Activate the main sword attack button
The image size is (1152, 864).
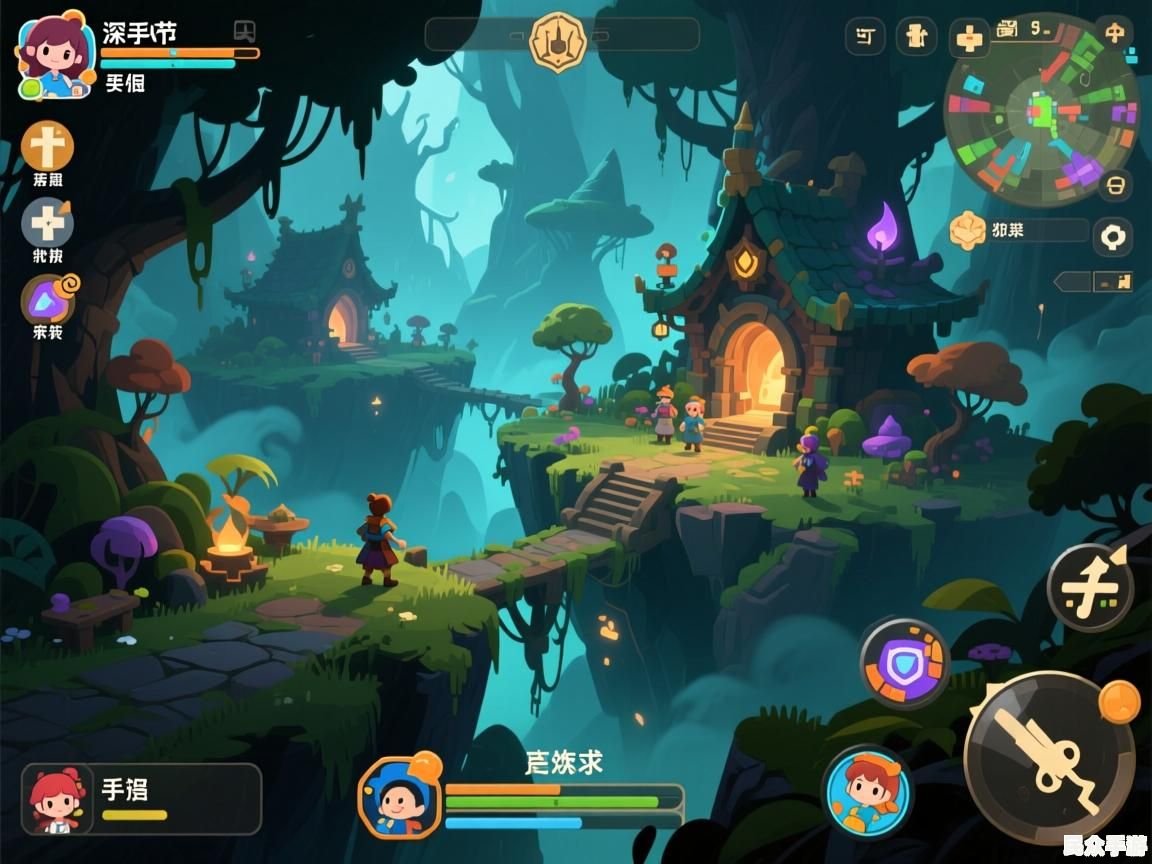(x=1050, y=756)
